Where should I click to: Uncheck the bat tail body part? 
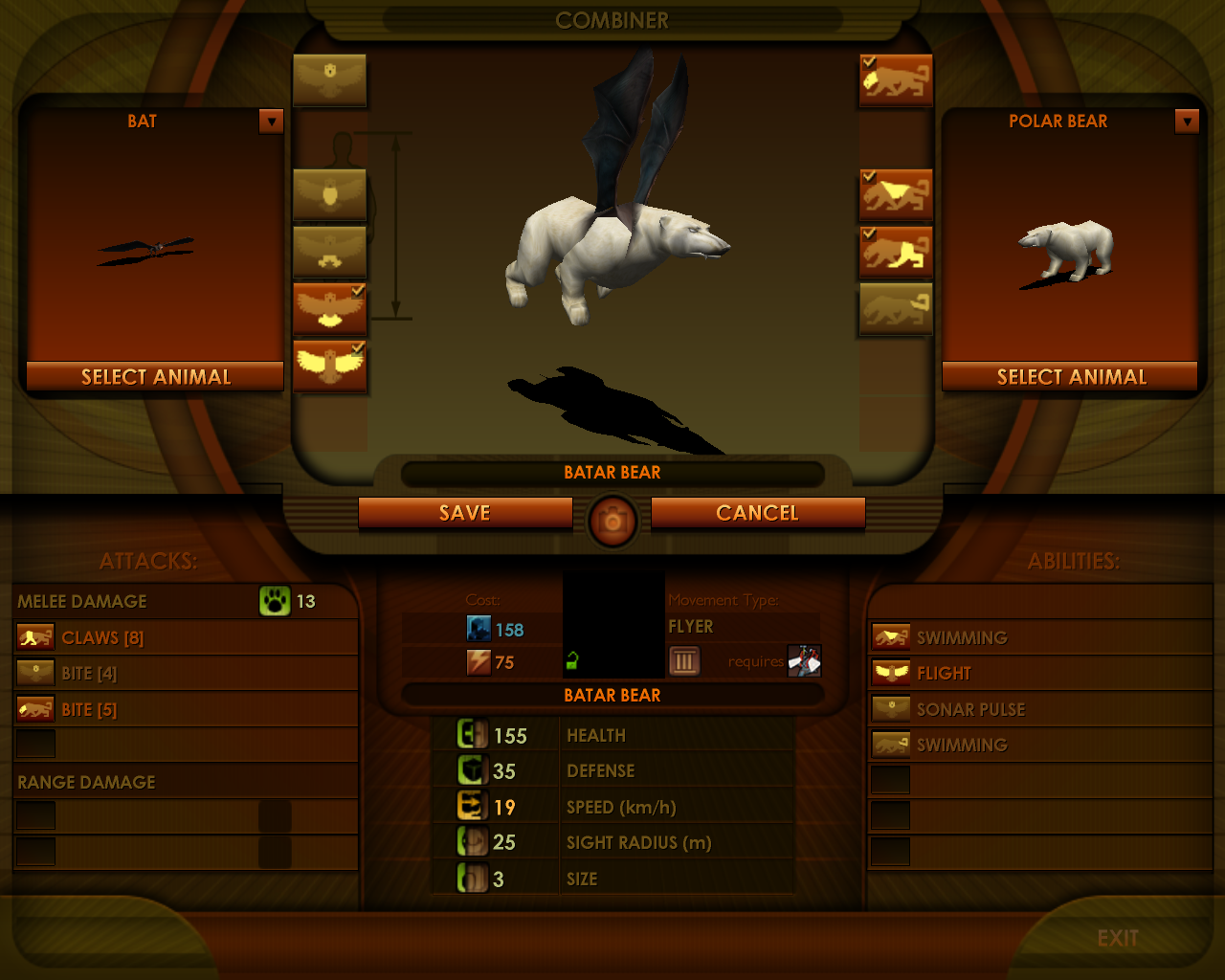(x=329, y=309)
